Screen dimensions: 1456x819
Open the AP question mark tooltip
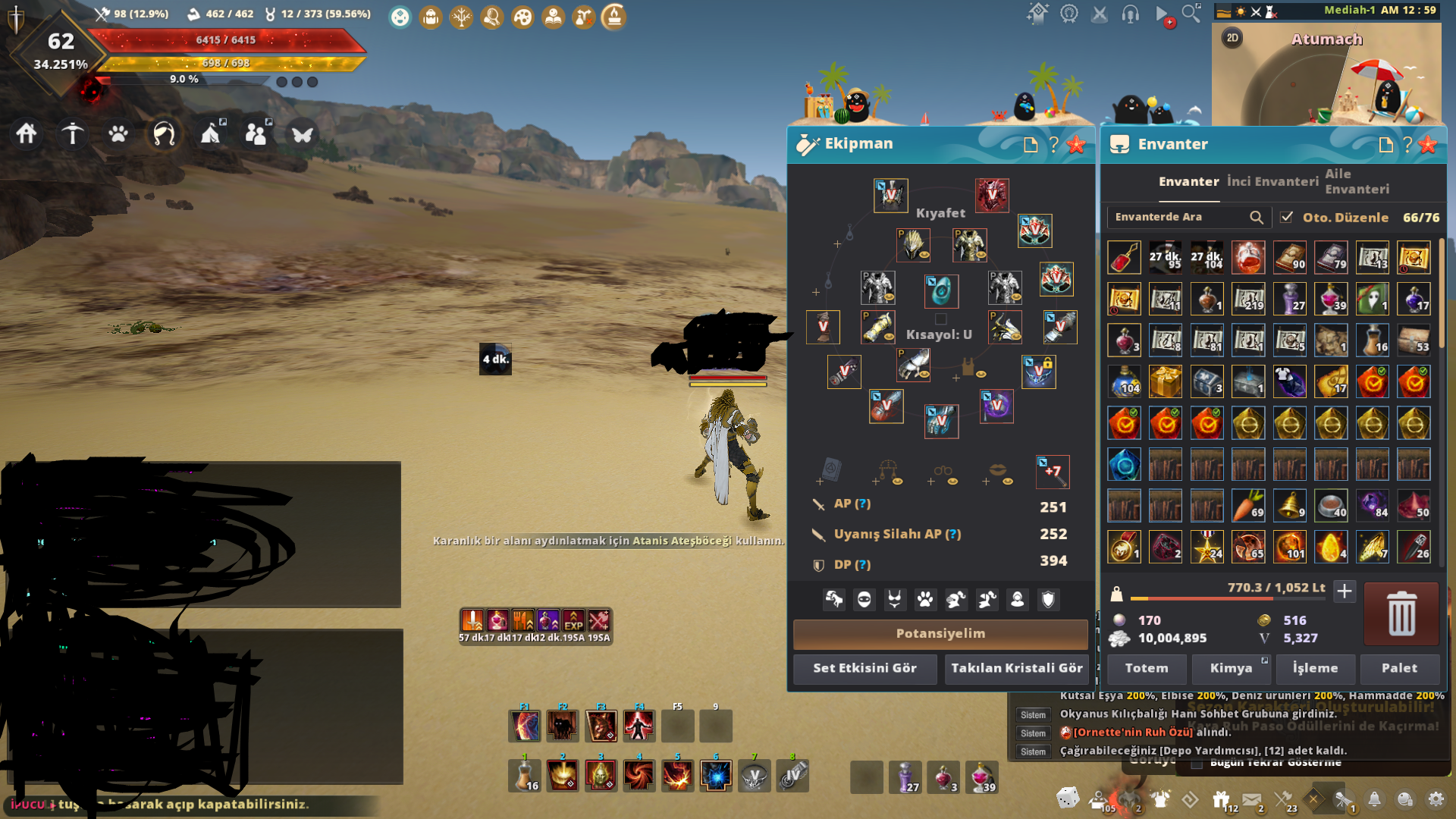coord(864,504)
